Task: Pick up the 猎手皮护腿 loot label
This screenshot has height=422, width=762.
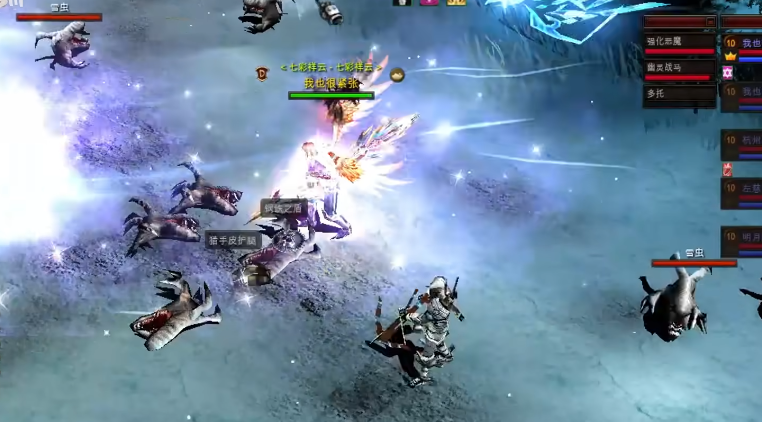Action: [233, 240]
